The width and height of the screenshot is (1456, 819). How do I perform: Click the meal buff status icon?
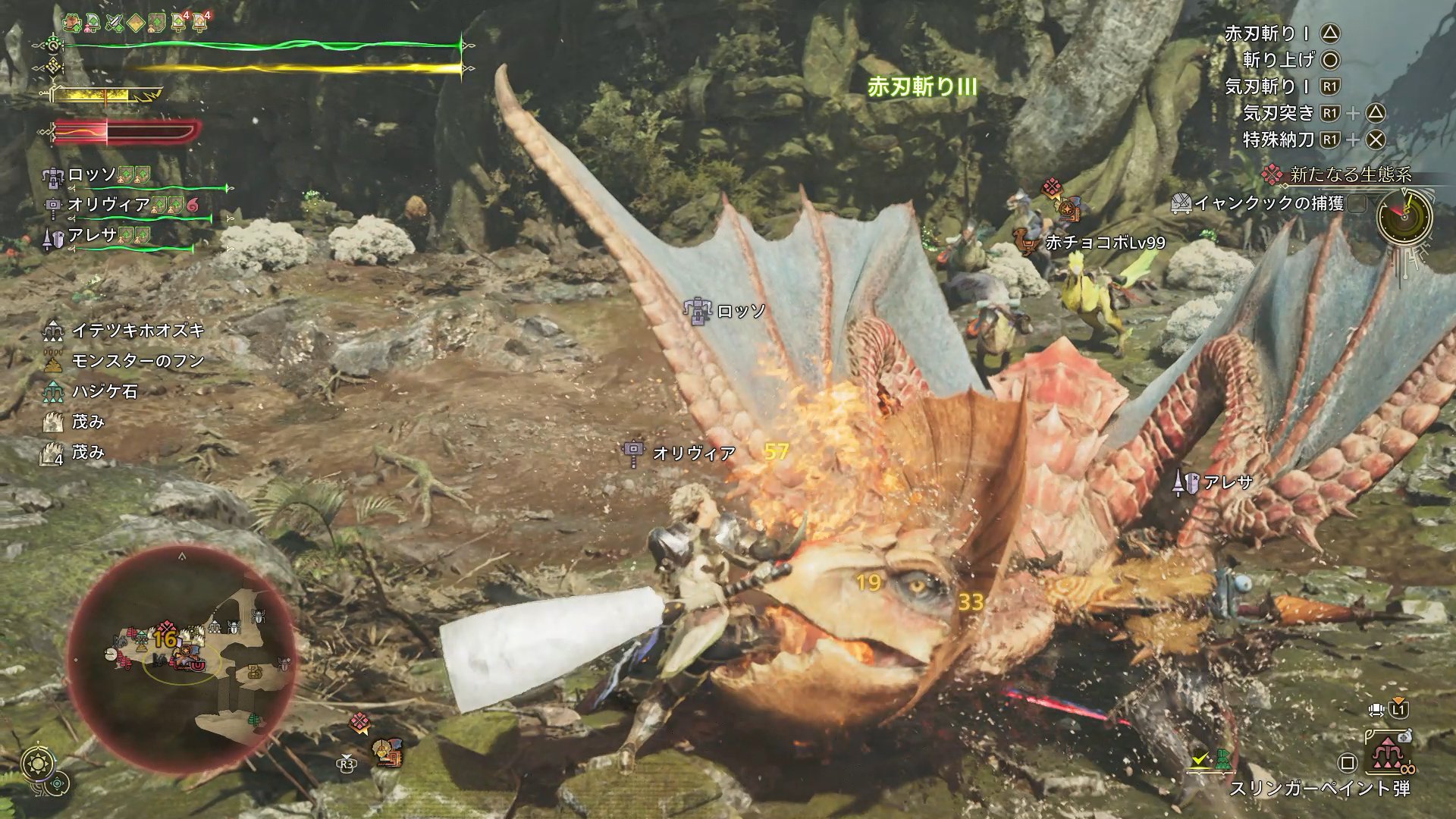[72, 23]
